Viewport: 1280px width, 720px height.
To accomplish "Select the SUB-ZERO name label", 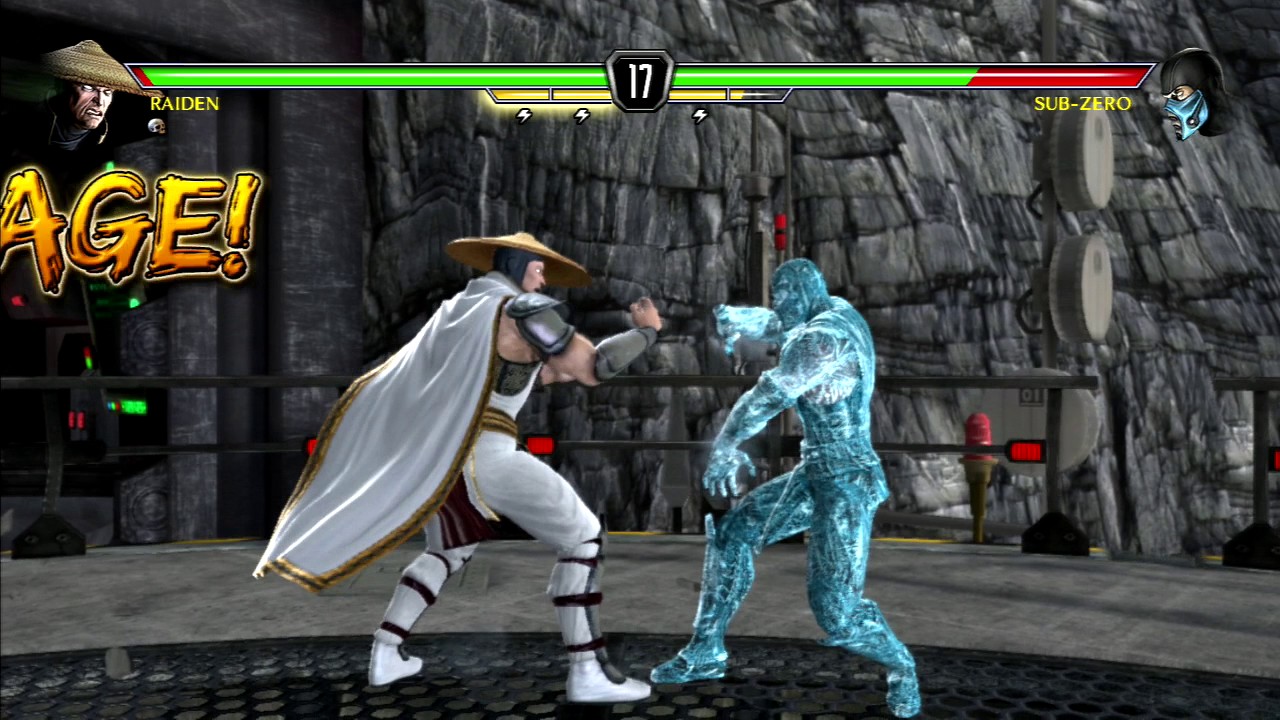I will coord(1082,104).
